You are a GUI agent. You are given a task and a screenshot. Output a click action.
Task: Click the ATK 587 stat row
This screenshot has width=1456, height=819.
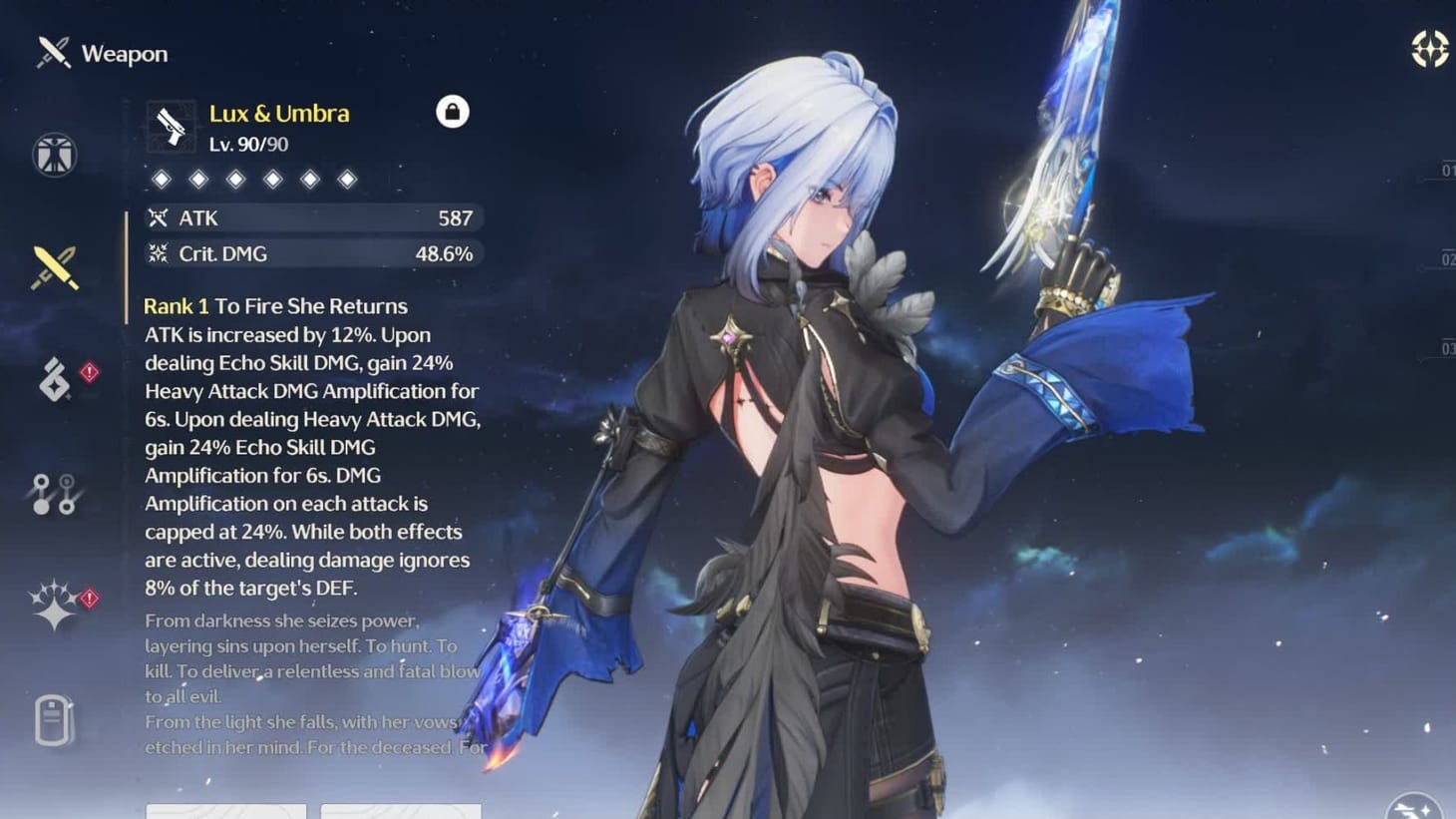click(x=313, y=217)
